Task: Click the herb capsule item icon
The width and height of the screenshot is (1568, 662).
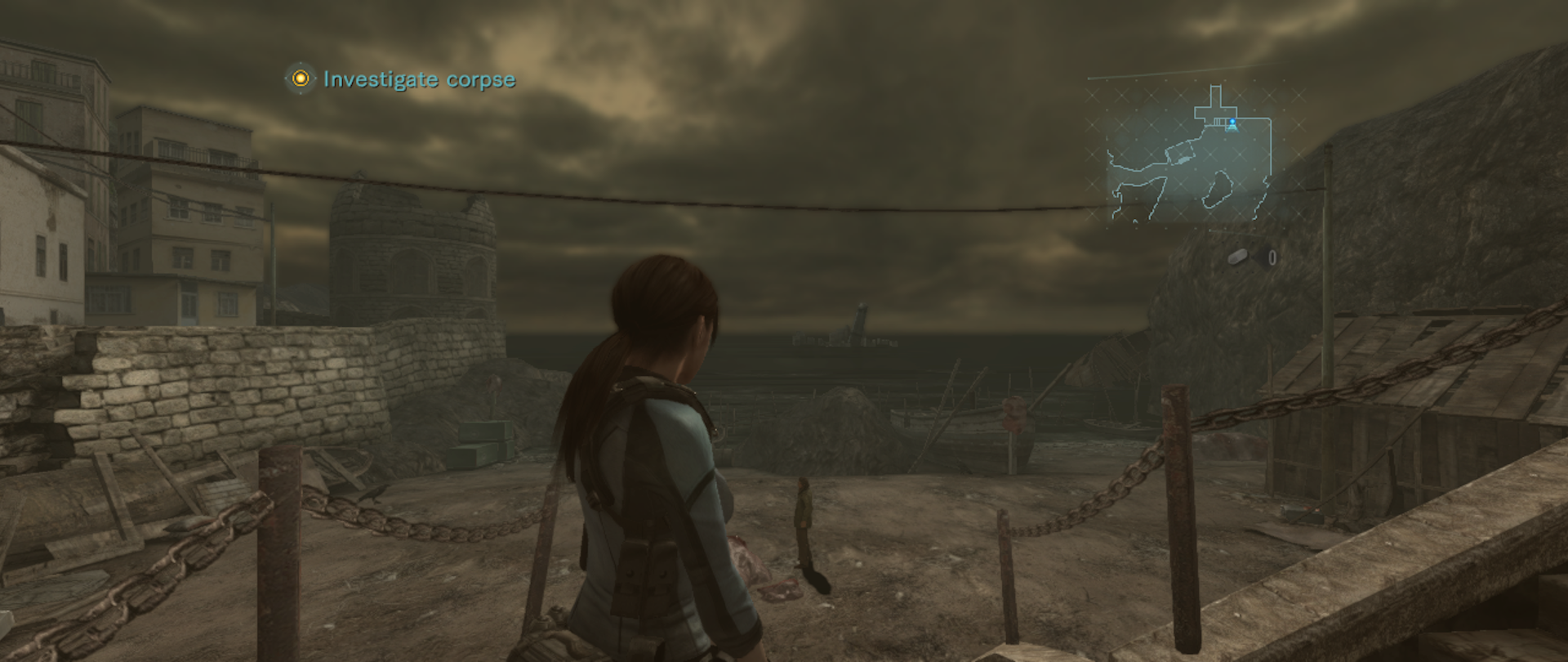Action: coord(1239,258)
